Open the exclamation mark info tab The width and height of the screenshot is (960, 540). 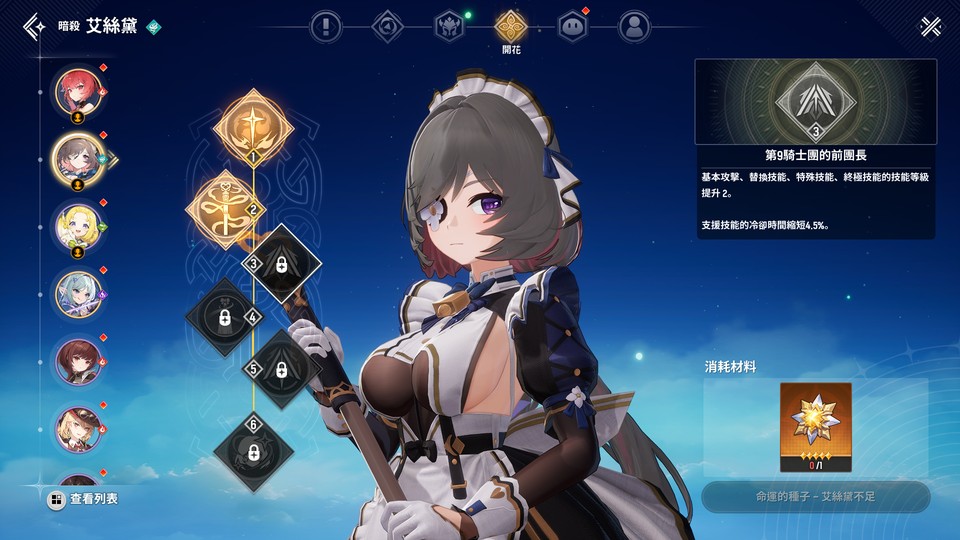click(326, 26)
